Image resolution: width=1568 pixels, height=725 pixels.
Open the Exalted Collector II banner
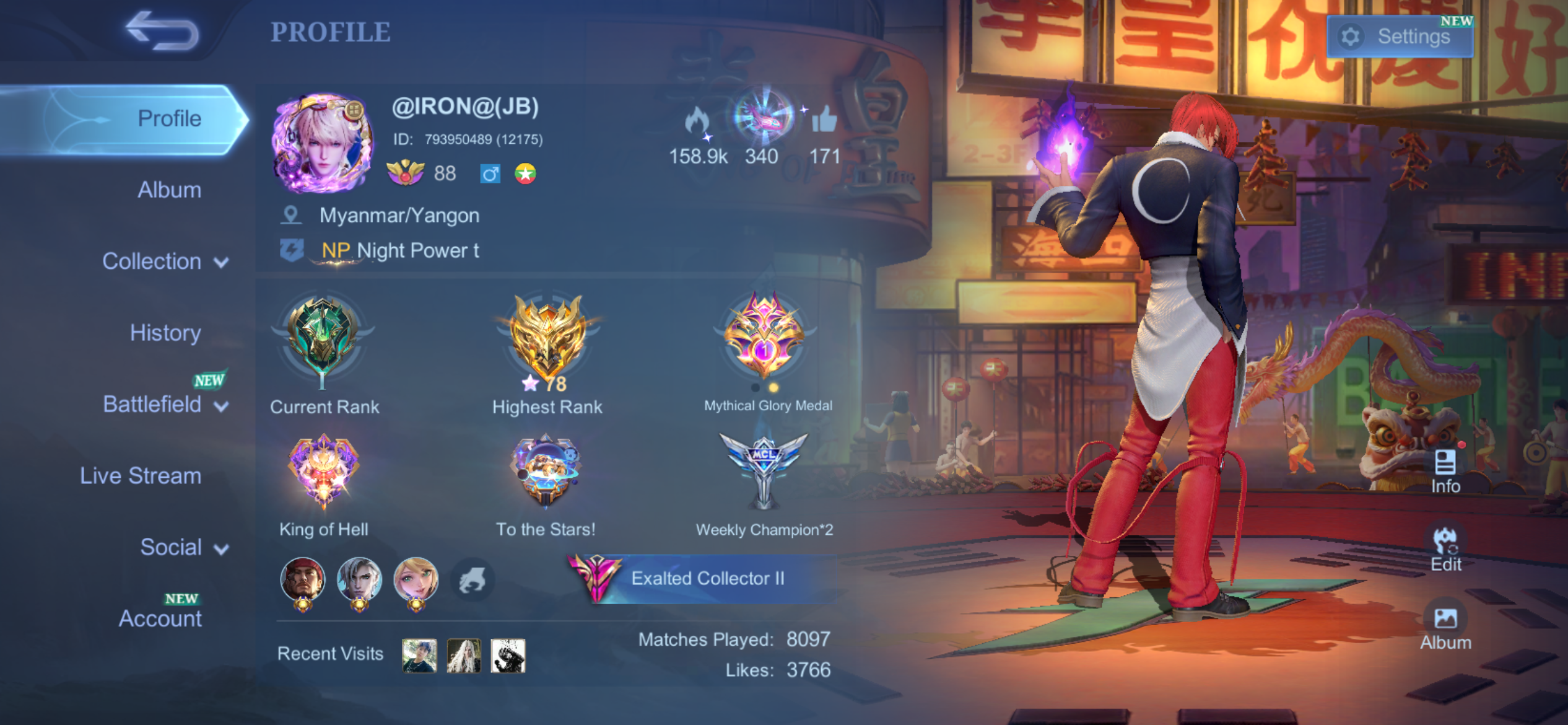pos(706,579)
